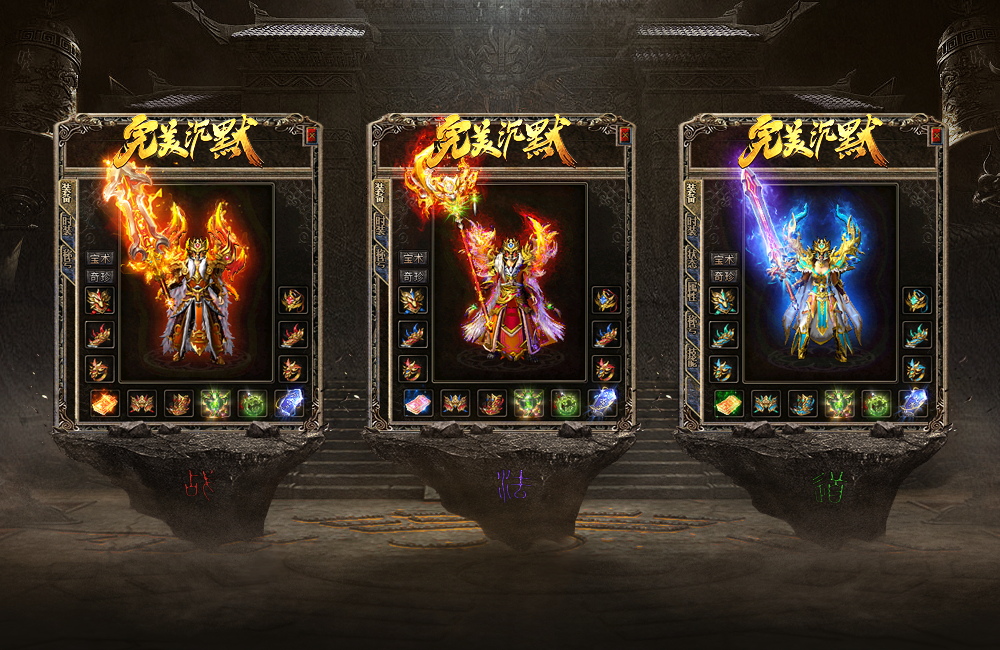Pick the green ring slot on mage panel
The image size is (1000, 650).
tap(565, 403)
